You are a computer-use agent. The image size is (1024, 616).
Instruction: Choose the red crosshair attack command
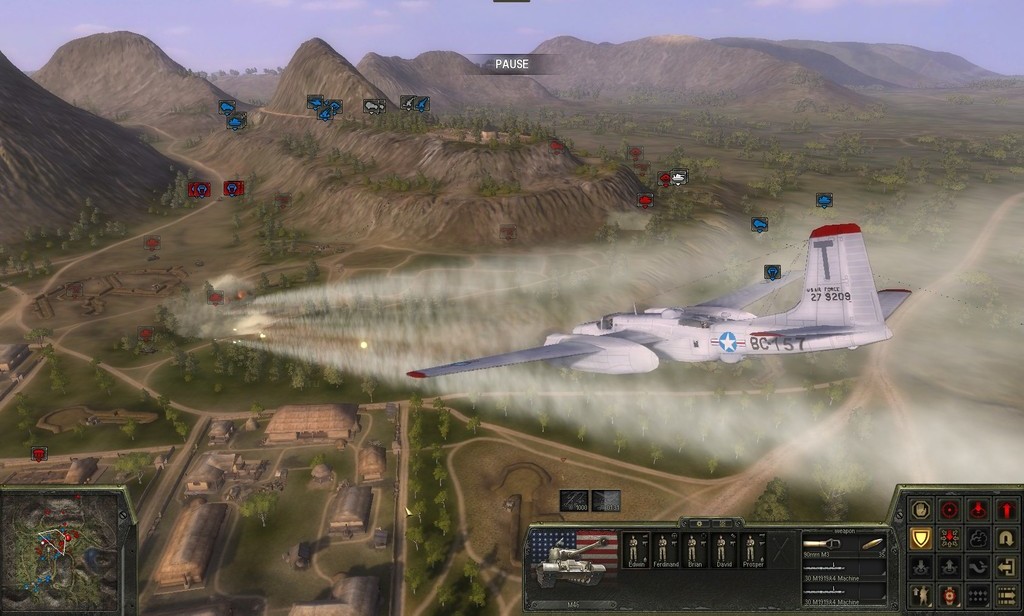[x=949, y=509]
